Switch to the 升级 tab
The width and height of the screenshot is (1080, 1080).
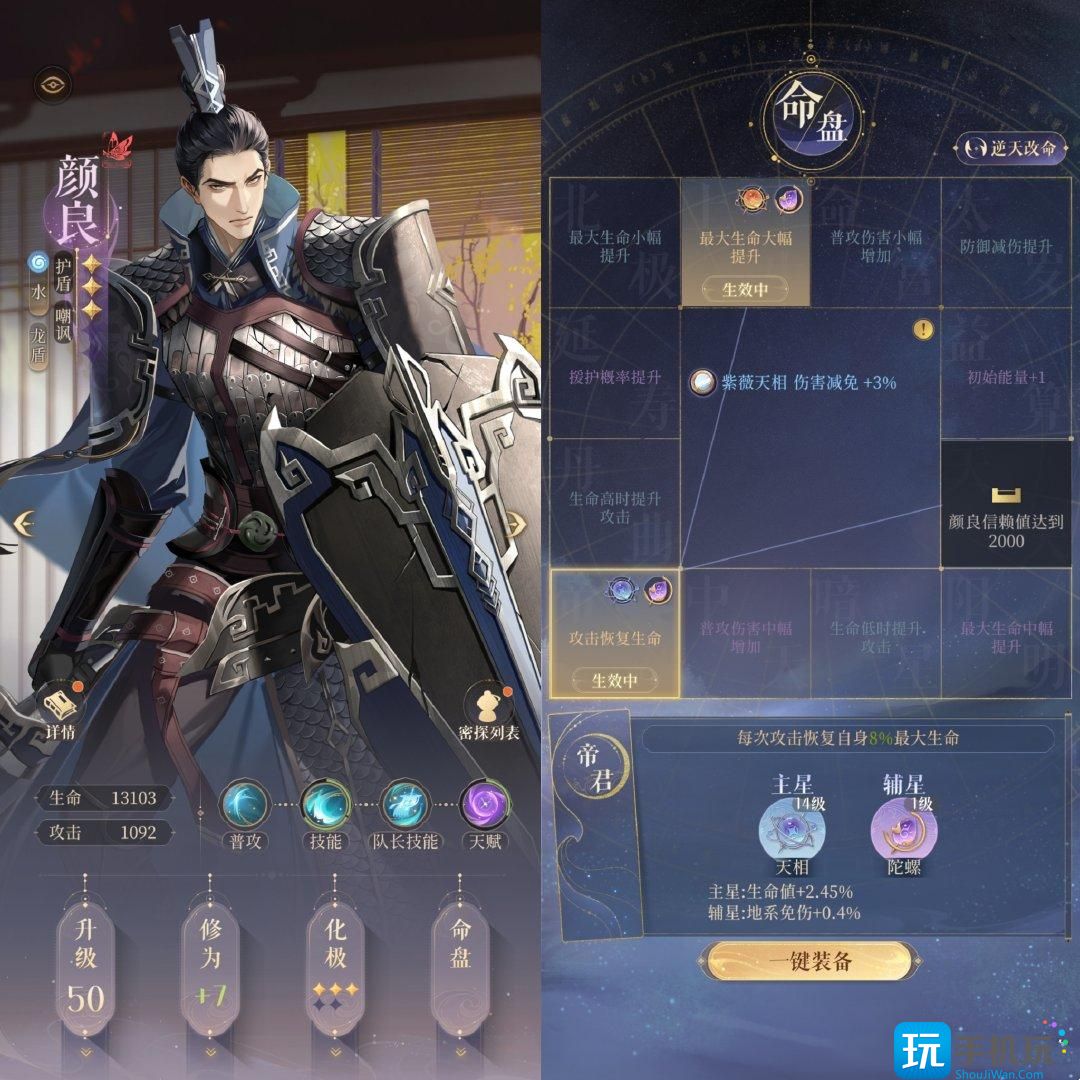click(86, 960)
